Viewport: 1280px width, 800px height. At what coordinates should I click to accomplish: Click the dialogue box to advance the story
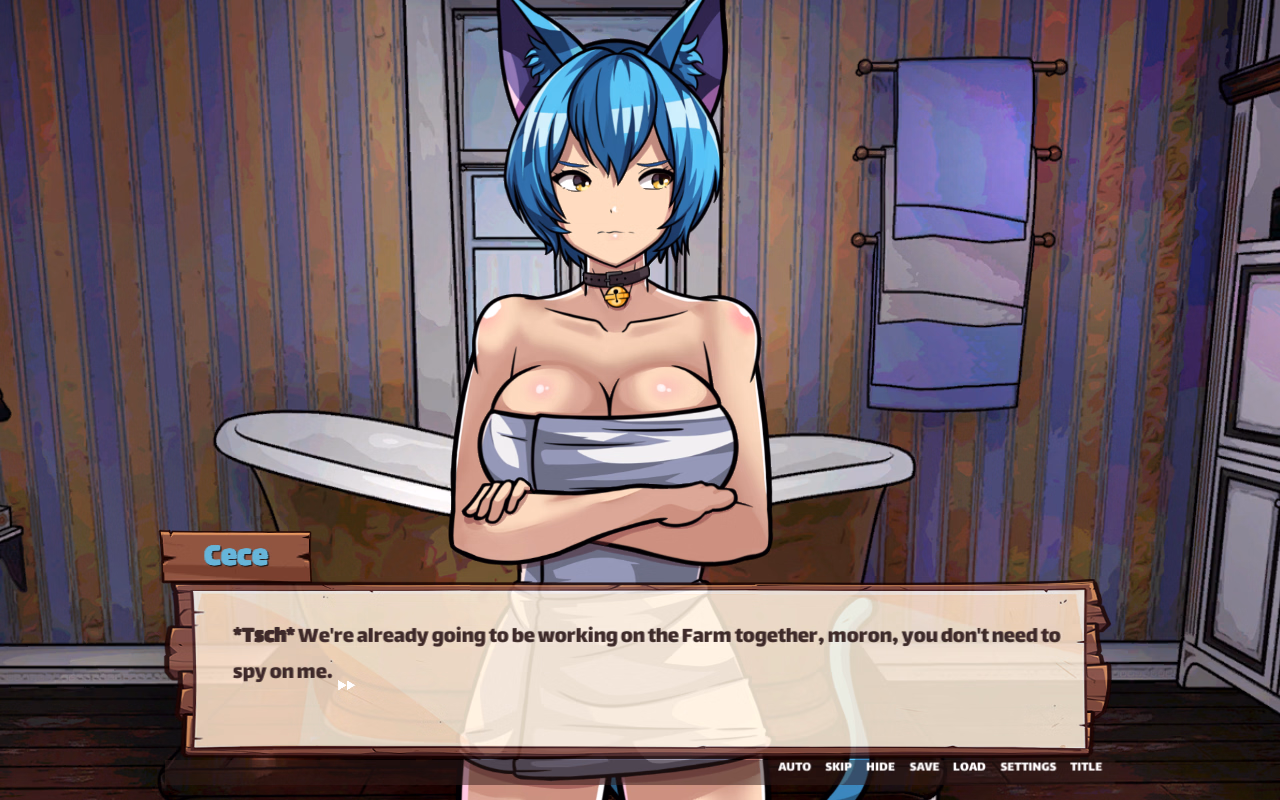640,660
